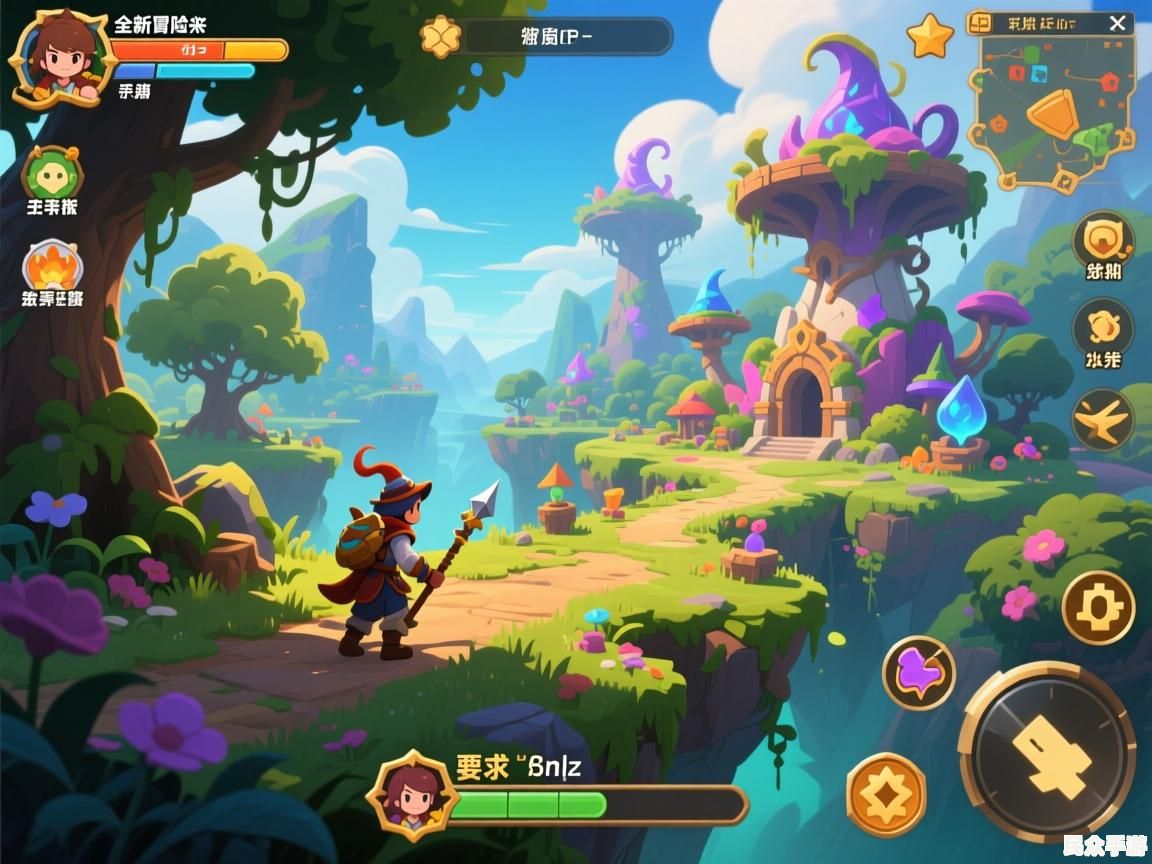The image size is (1152, 864).
Task: Tap the gold shield icon button
Action: (x=1103, y=240)
